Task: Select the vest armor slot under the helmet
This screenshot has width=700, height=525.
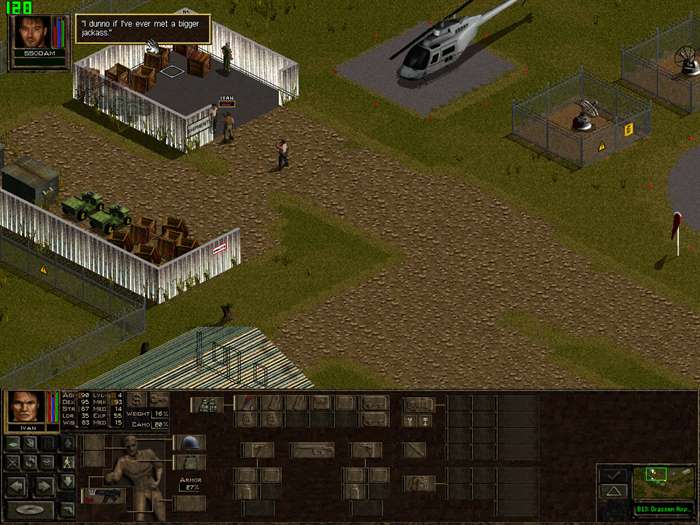Action: click(x=190, y=462)
